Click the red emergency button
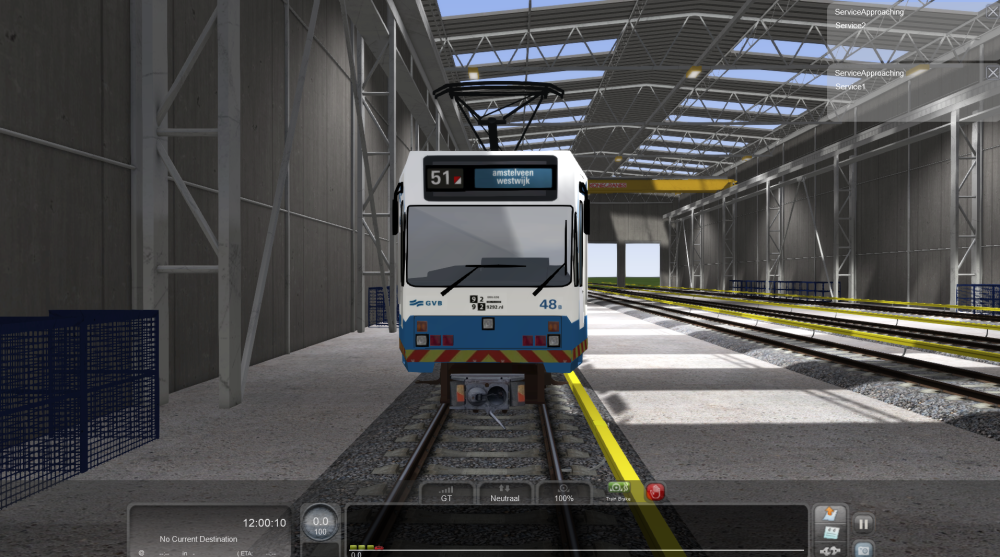This screenshot has height=557, width=1000. pyautogui.click(x=656, y=491)
